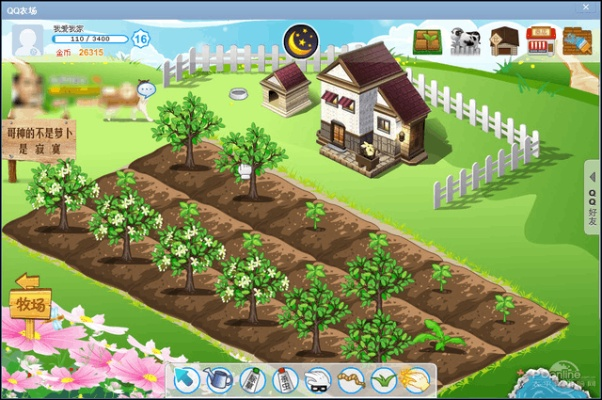
Task: Toggle the moon night mode icon
Action: point(299,41)
